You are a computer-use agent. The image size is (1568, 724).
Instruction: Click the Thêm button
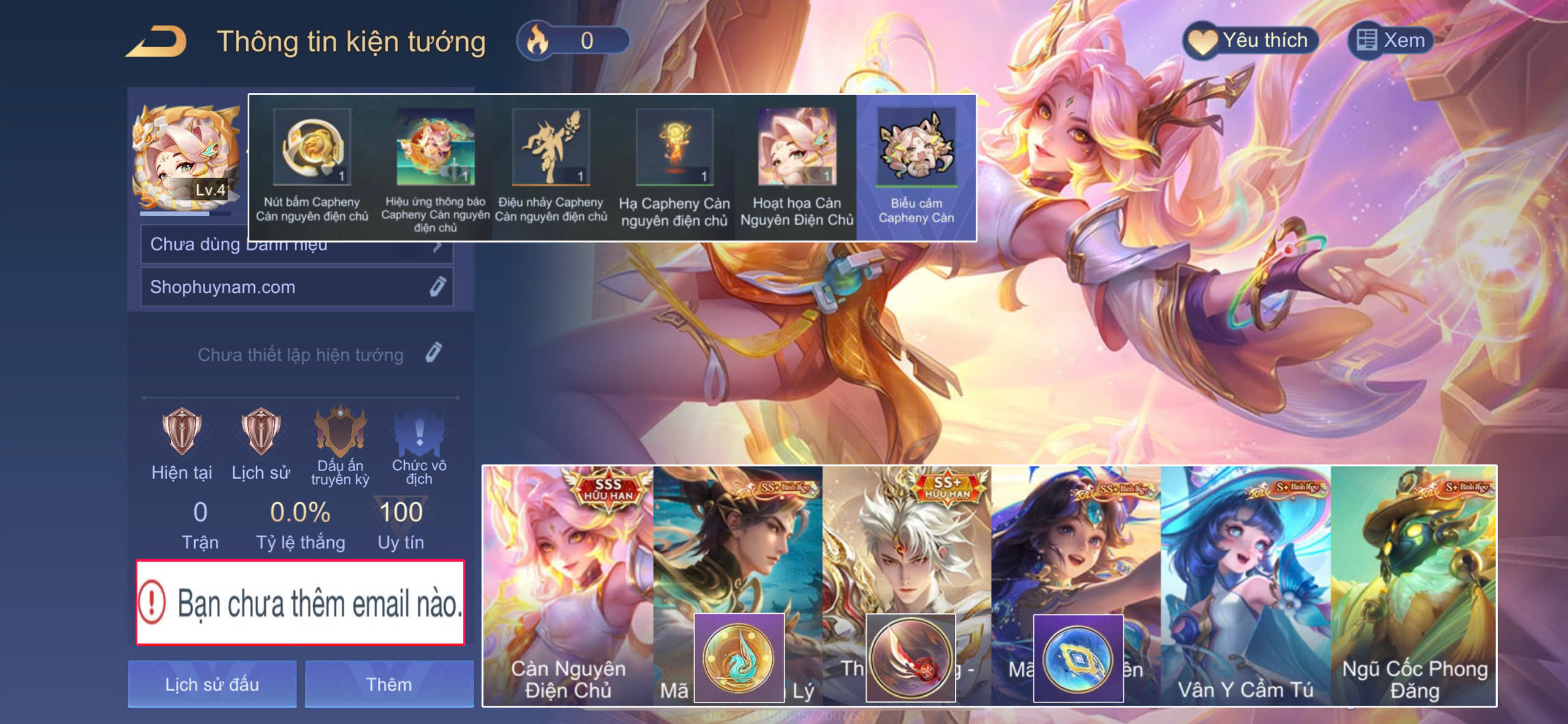[x=389, y=684]
